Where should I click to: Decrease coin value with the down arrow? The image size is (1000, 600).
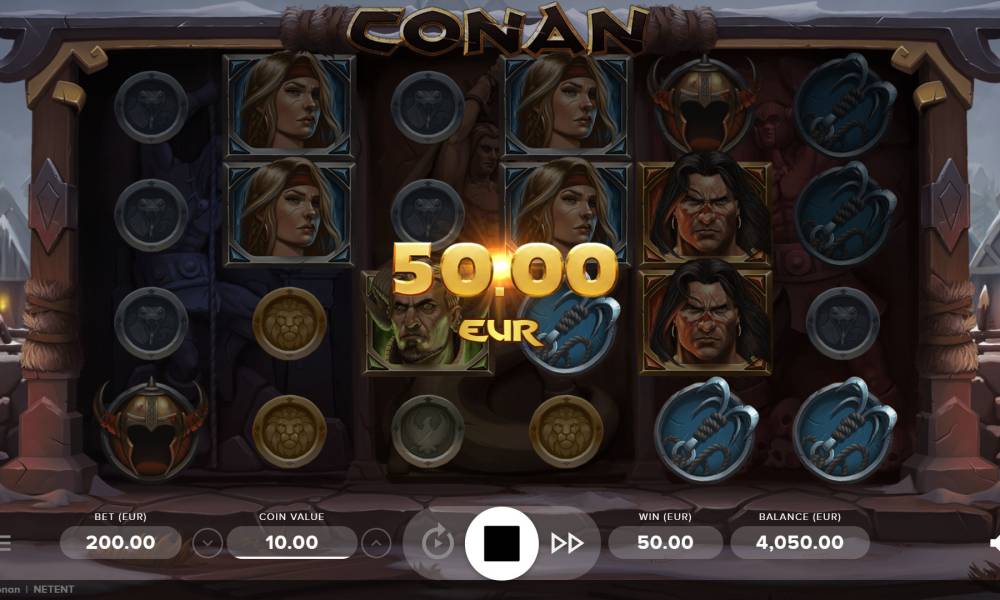[x=207, y=543]
